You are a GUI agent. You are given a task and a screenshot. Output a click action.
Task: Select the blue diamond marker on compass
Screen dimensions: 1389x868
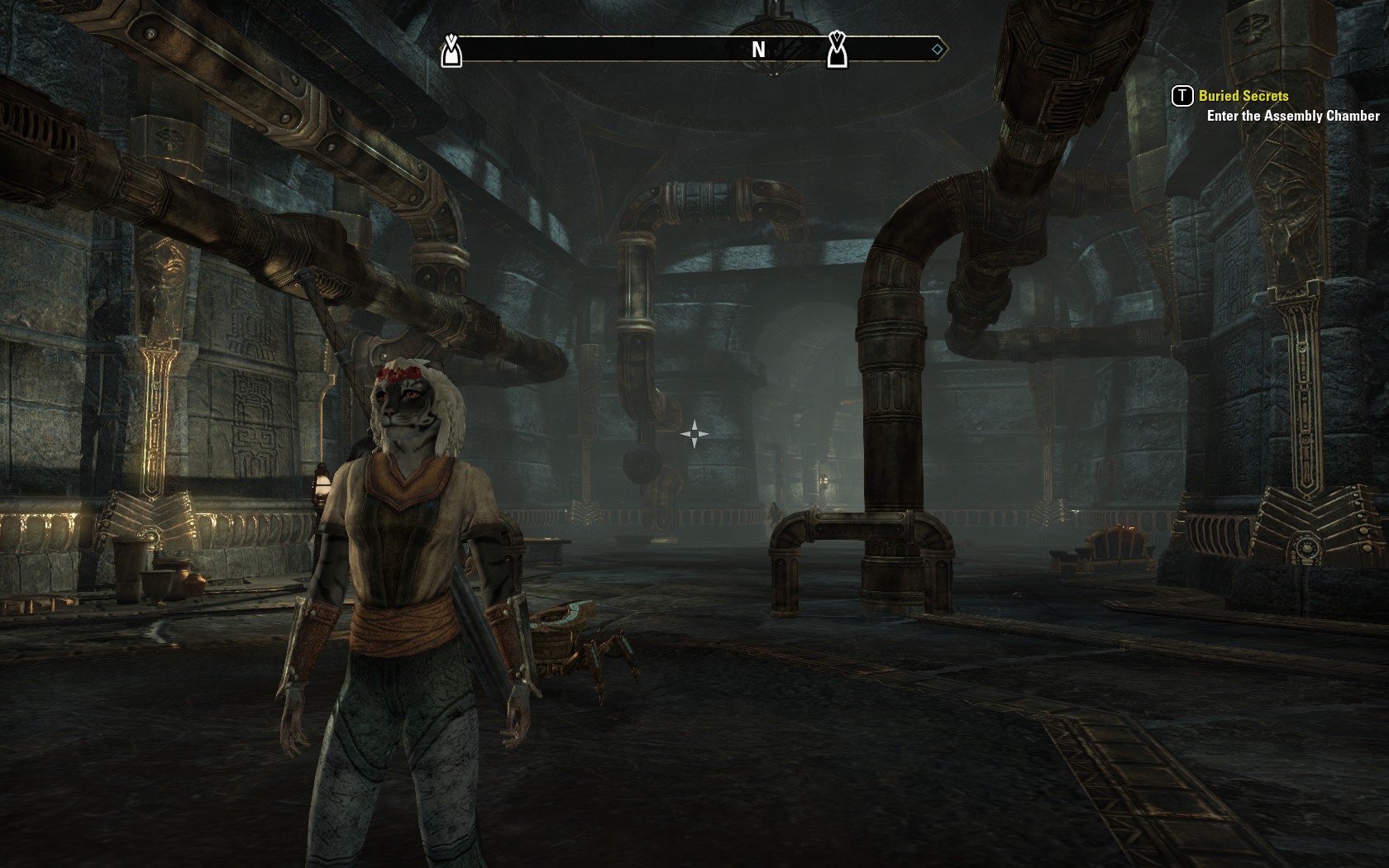click(937, 50)
